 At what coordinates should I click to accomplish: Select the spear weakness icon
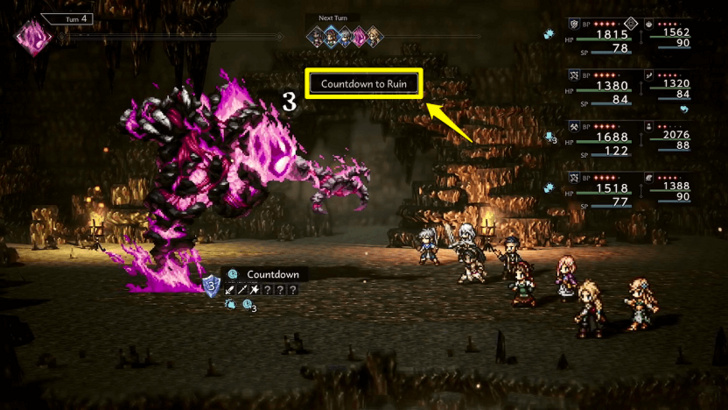point(244,290)
